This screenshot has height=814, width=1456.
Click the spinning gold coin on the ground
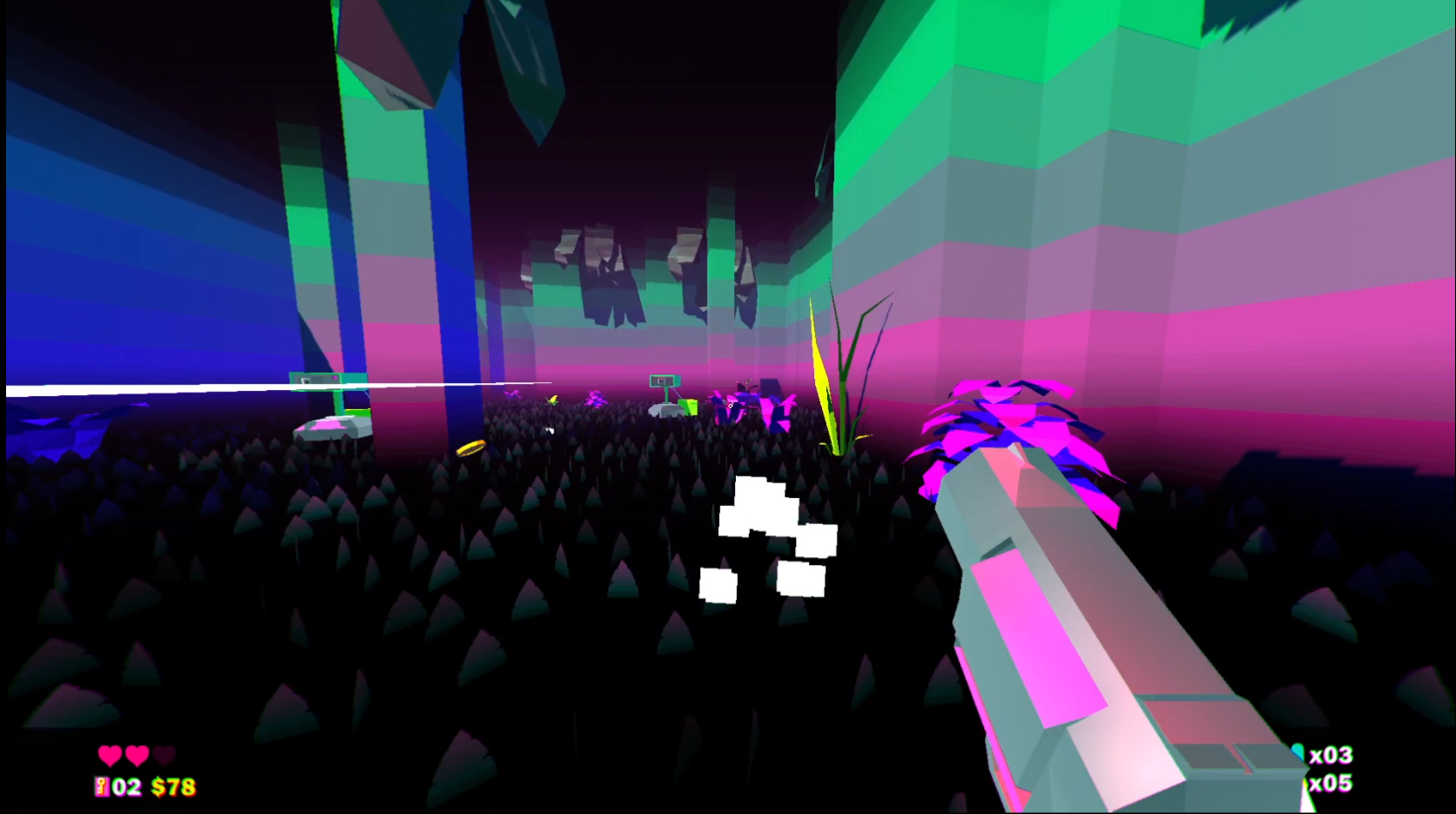[472, 448]
